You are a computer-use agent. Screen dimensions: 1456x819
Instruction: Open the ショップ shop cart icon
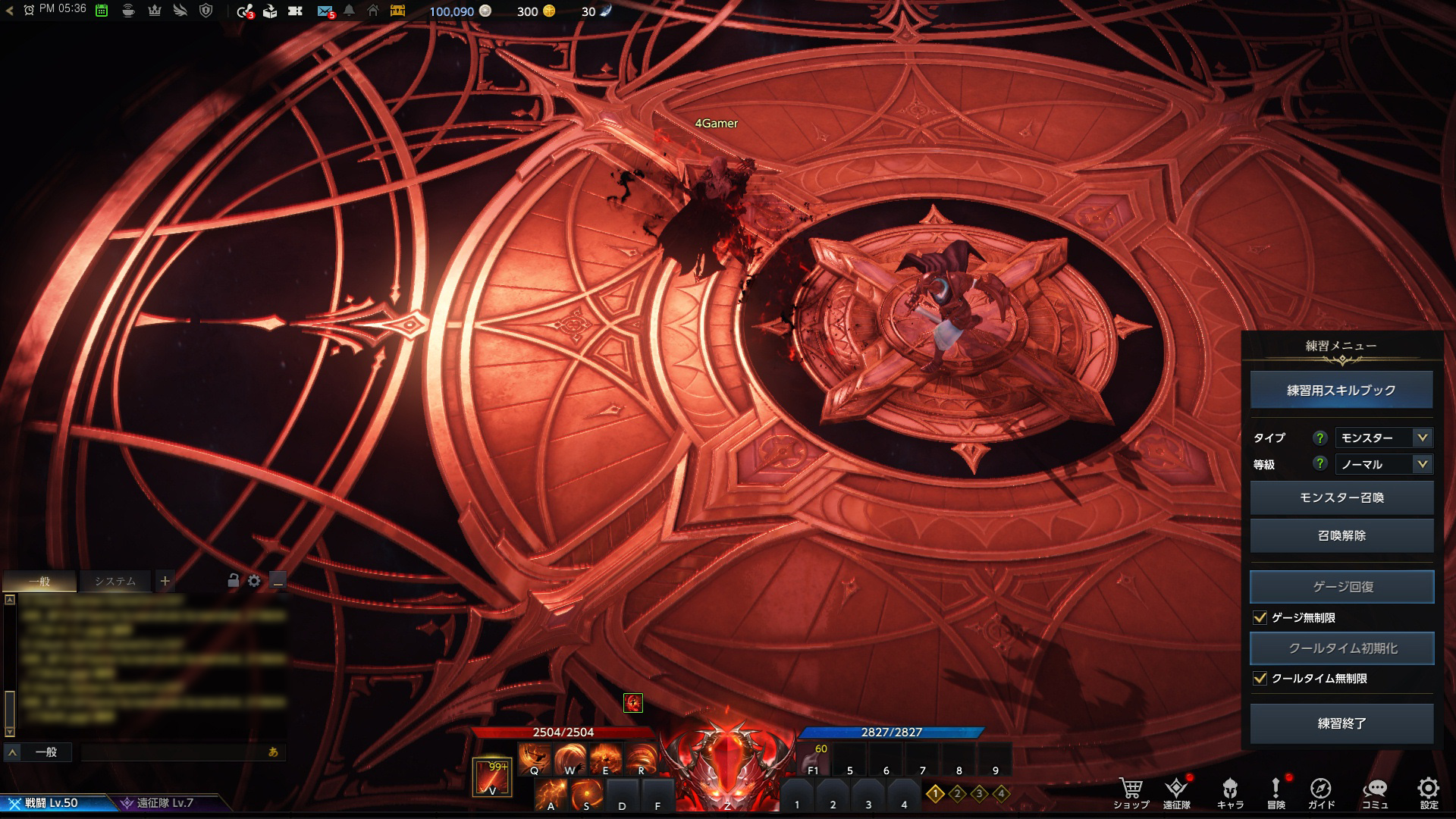click(1131, 790)
